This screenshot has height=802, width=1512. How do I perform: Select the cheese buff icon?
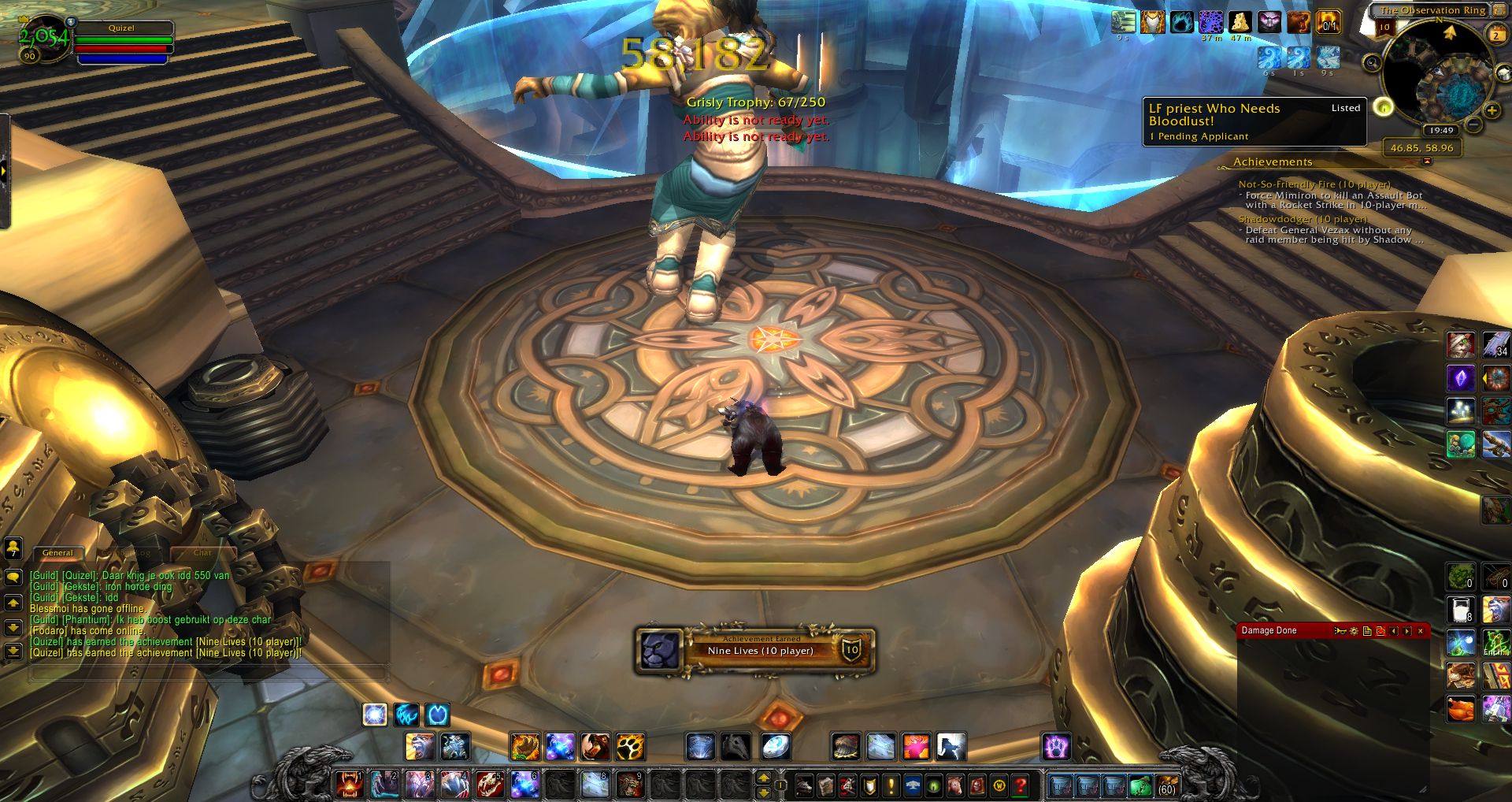[1240, 21]
